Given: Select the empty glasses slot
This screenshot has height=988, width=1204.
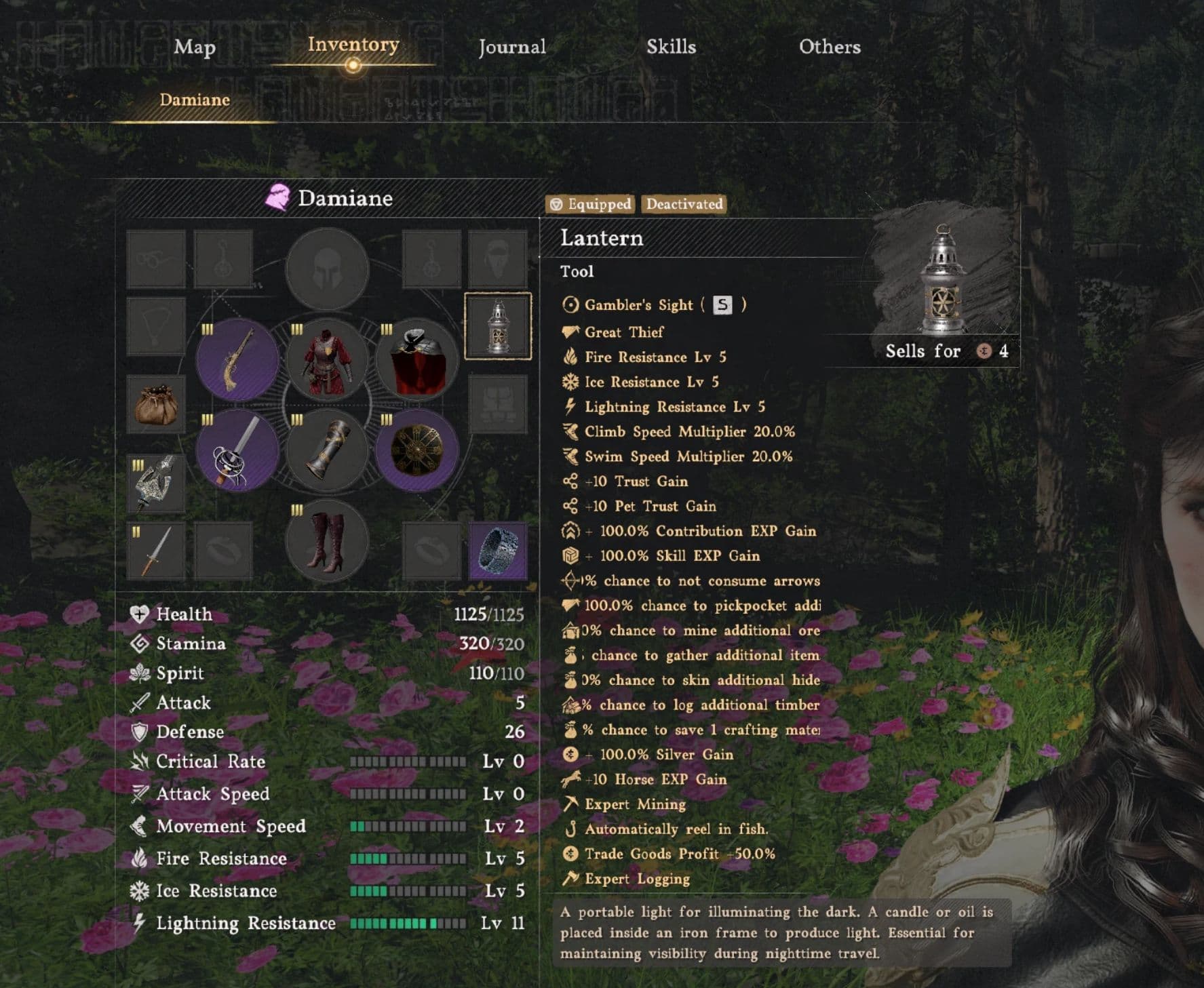Looking at the screenshot, I should tap(156, 259).
